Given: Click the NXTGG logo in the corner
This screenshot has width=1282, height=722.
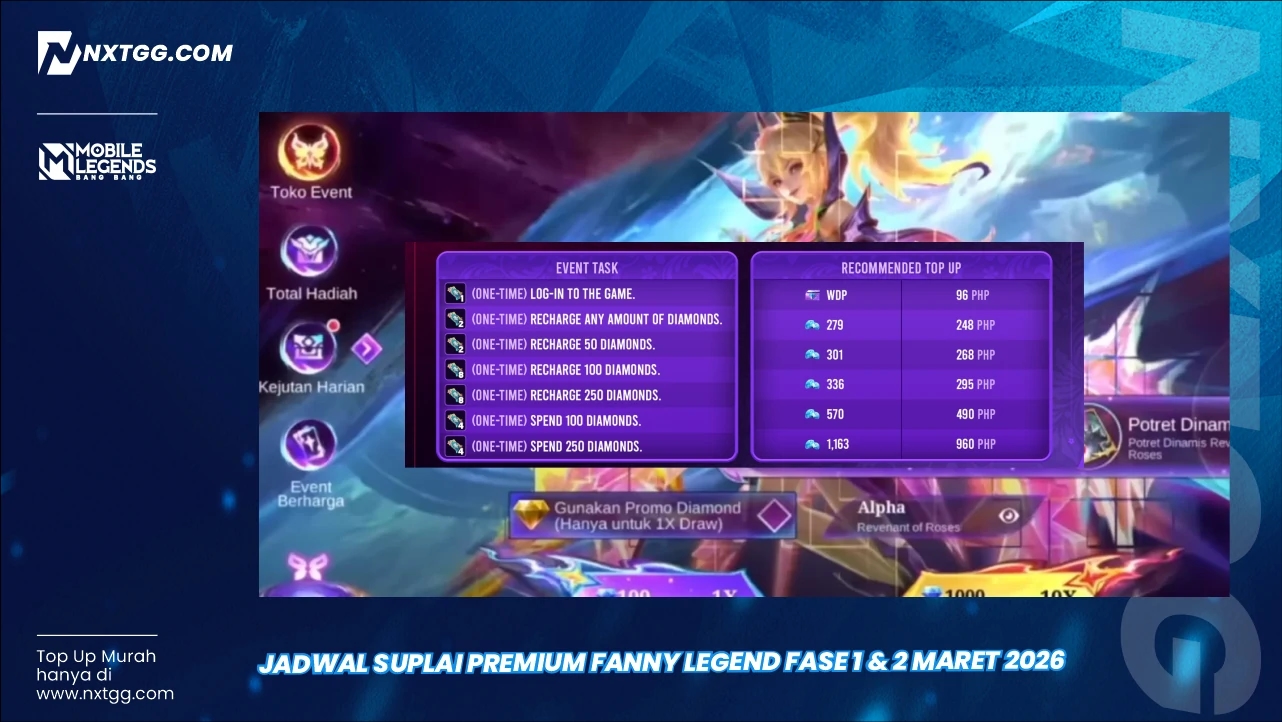Looking at the screenshot, I should pyautogui.click(x=135, y=52).
